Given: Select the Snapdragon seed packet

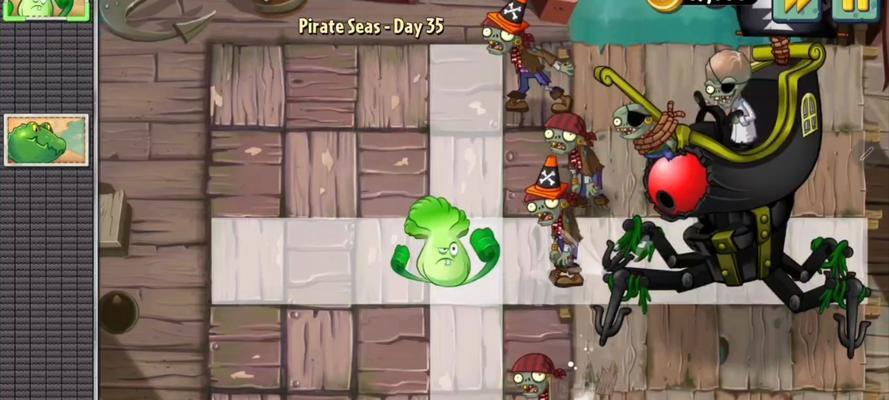Looking at the screenshot, I should 46,140.
